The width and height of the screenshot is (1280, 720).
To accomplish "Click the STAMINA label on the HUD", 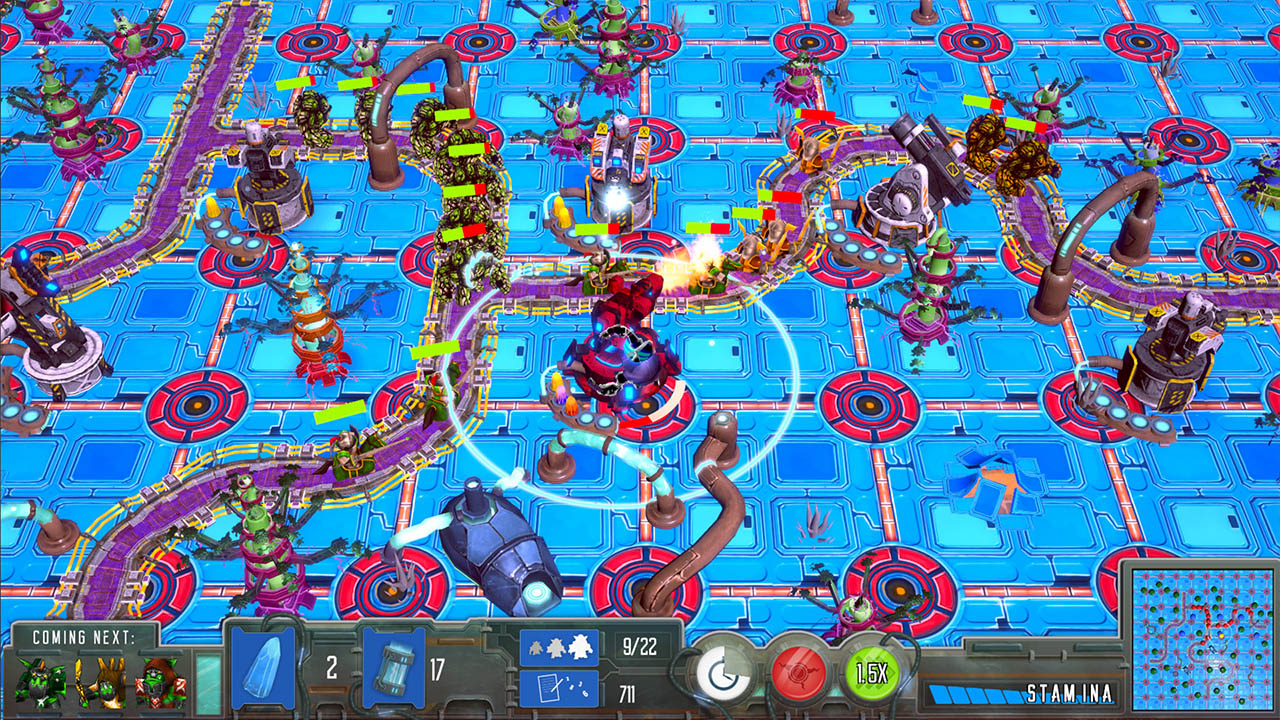I will tap(1069, 692).
